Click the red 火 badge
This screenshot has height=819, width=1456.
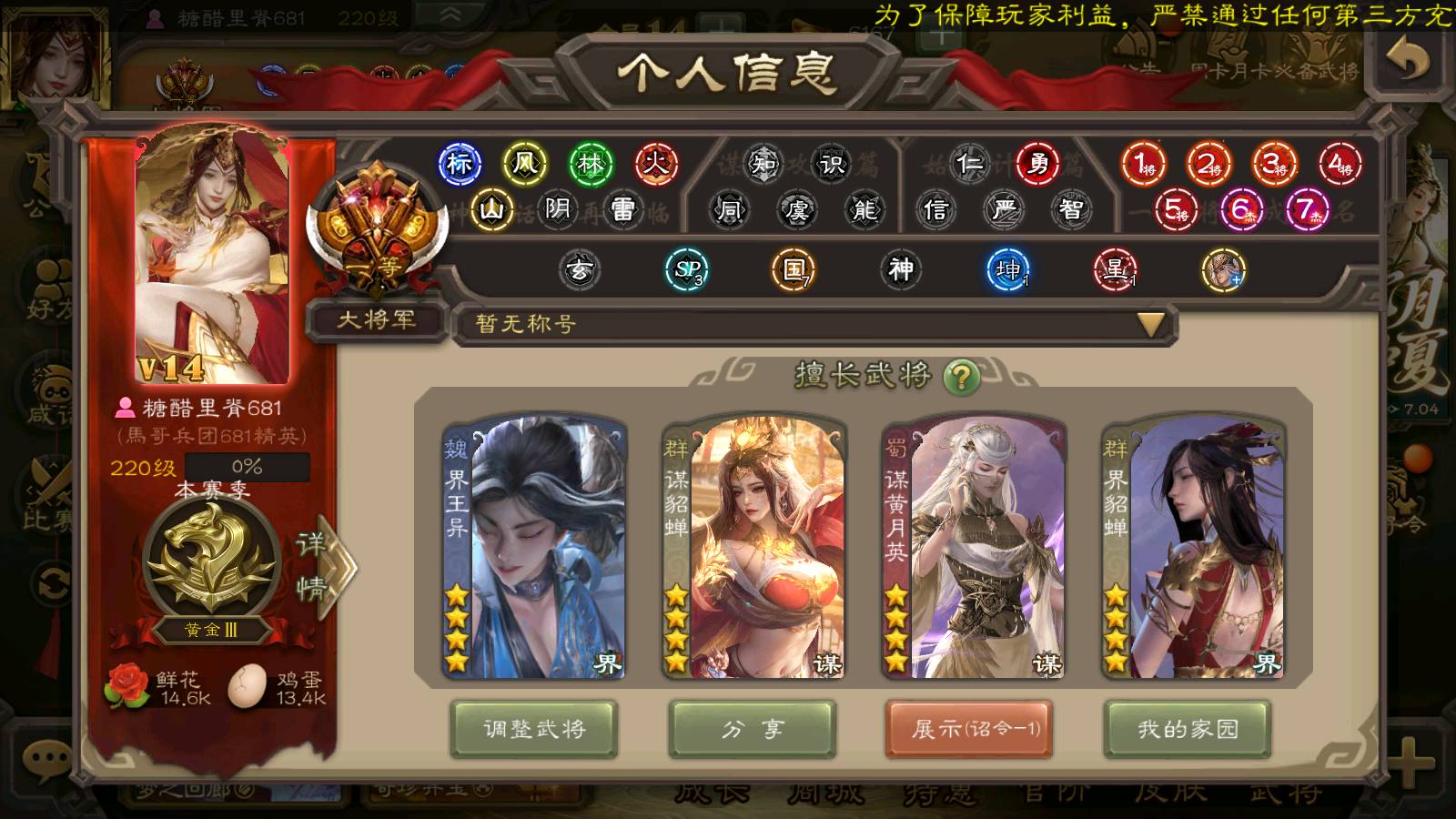click(x=656, y=164)
